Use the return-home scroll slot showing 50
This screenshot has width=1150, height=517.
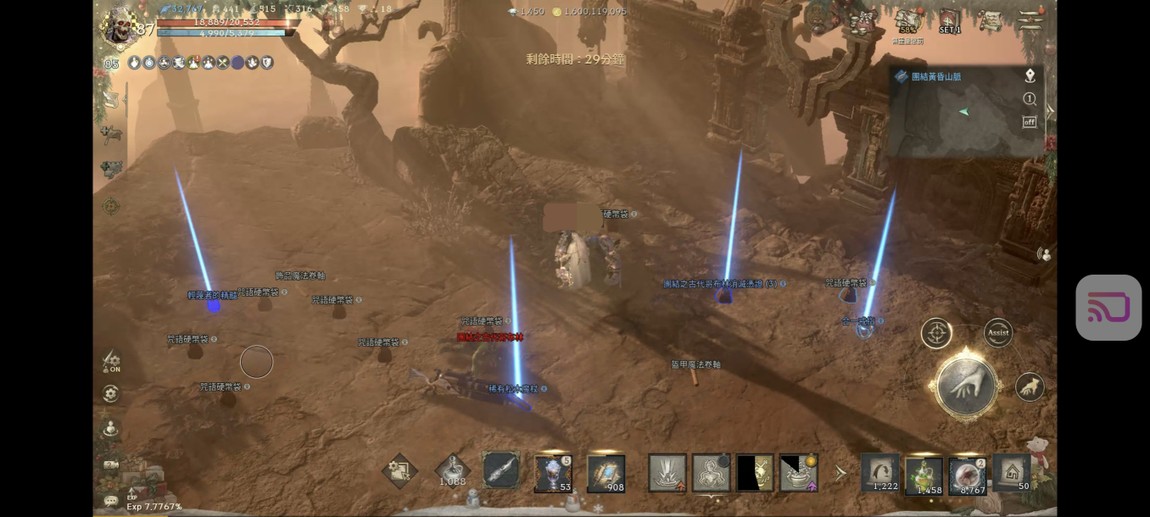[x=1012, y=472]
